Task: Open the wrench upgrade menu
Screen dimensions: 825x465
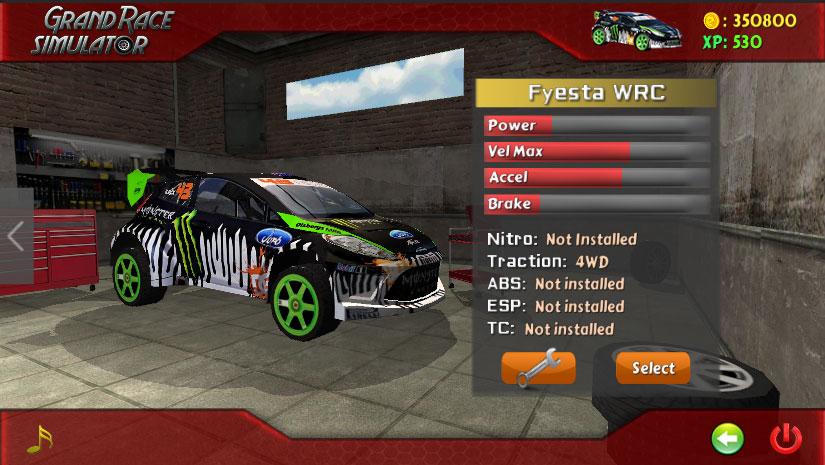Action: pyautogui.click(x=538, y=368)
